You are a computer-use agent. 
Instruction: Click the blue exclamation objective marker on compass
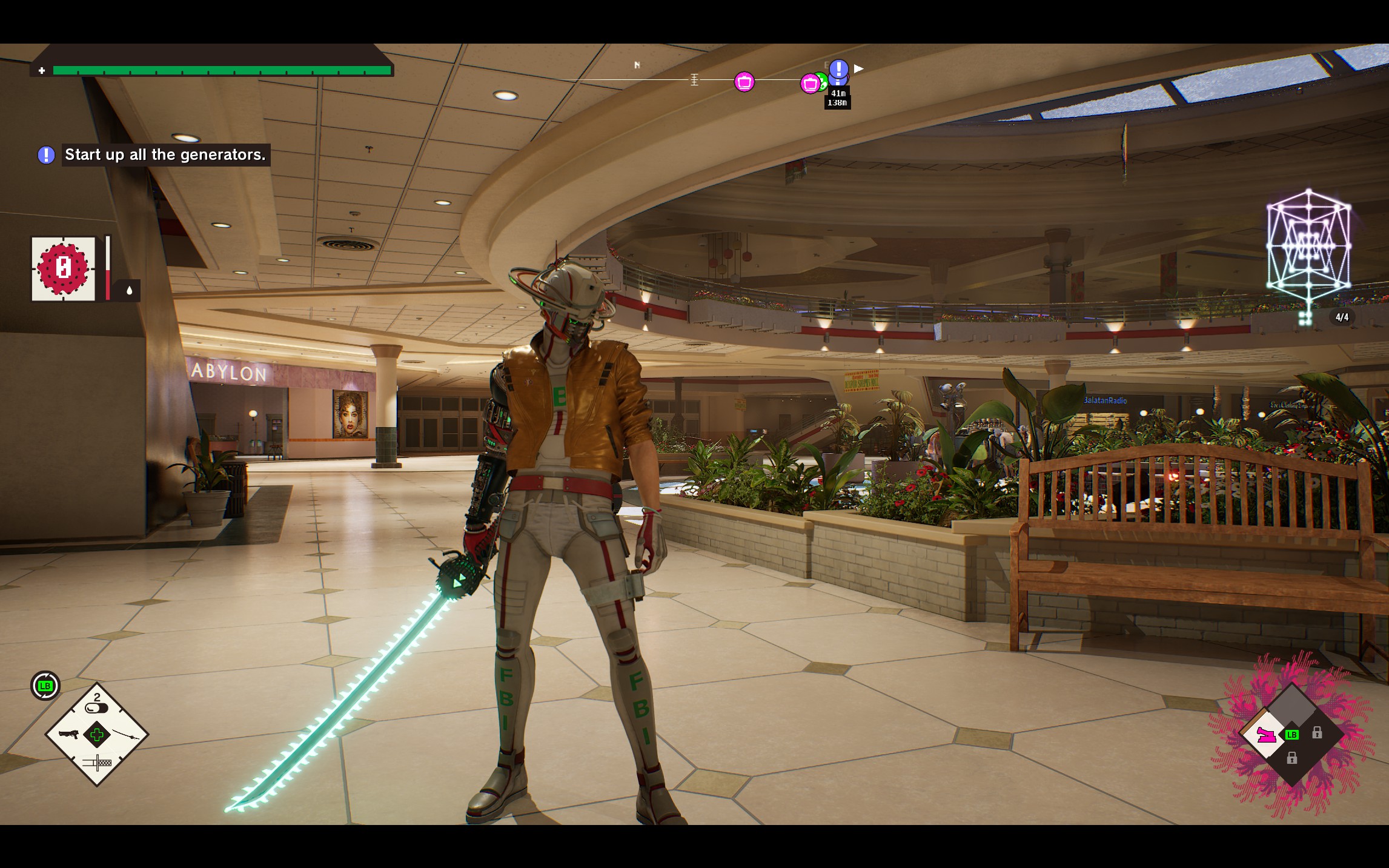838,69
